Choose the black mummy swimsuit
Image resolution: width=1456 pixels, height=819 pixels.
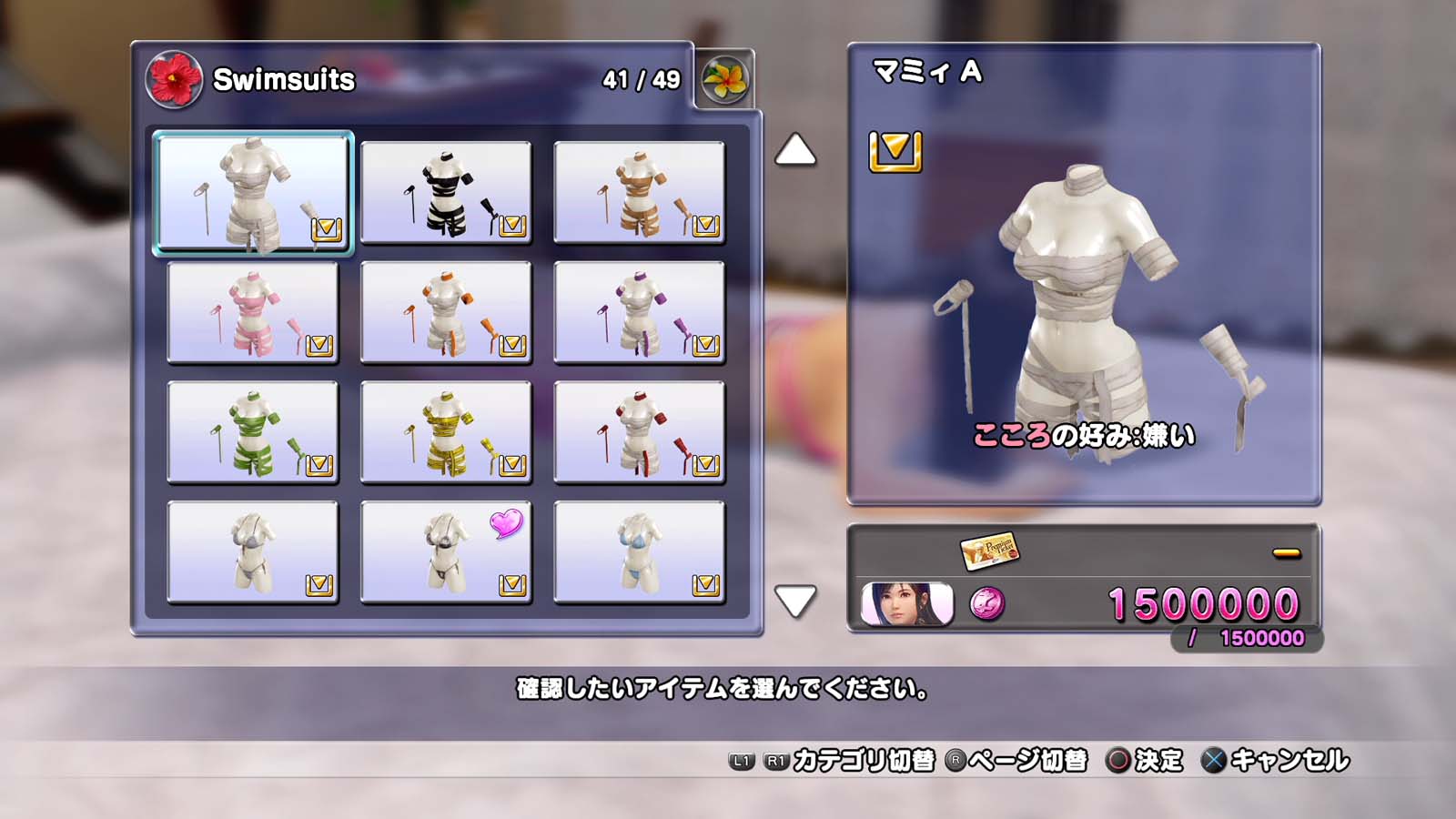pyautogui.click(x=446, y=193)
